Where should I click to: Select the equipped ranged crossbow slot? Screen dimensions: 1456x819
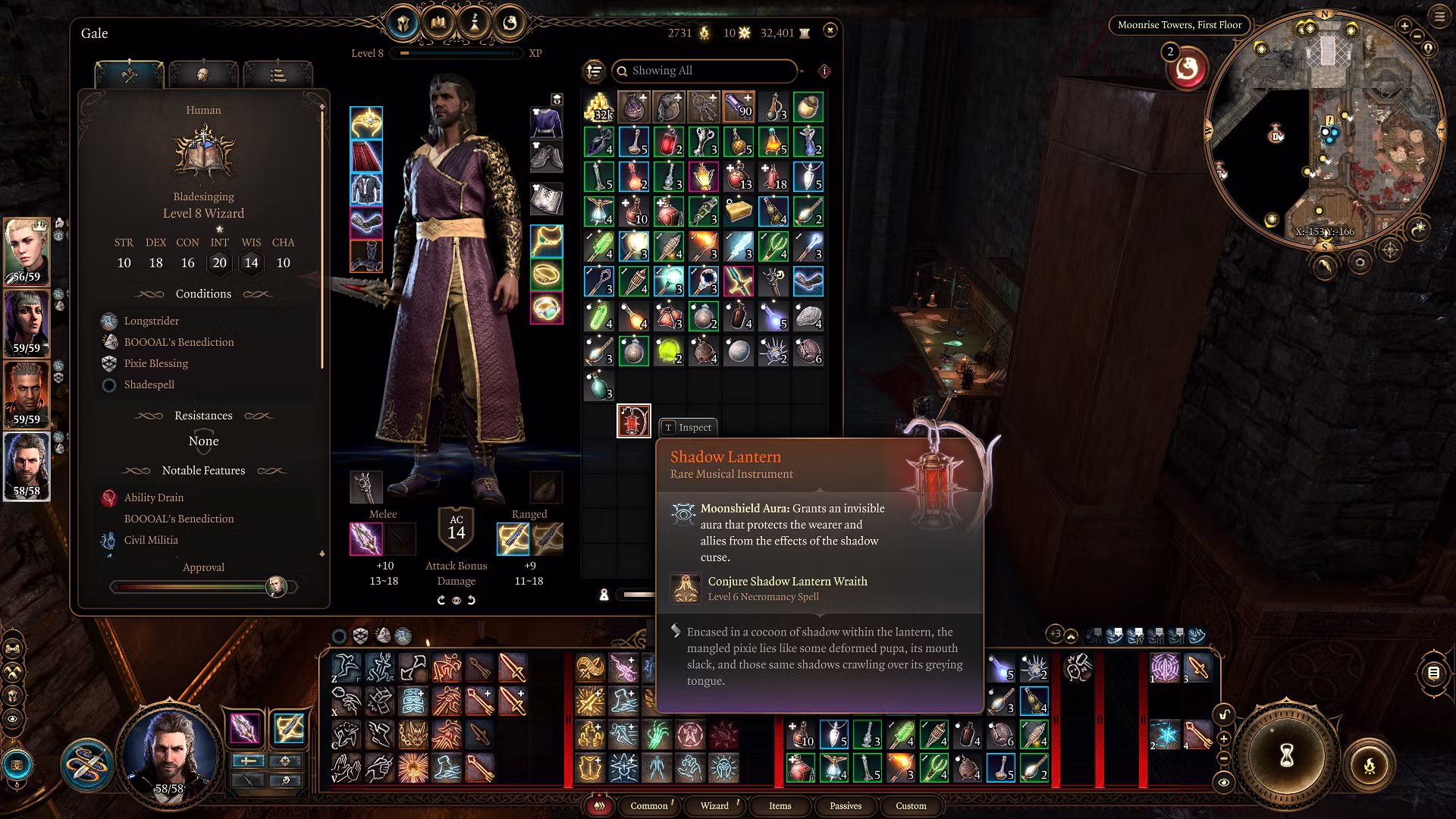(x=513, y=539)
